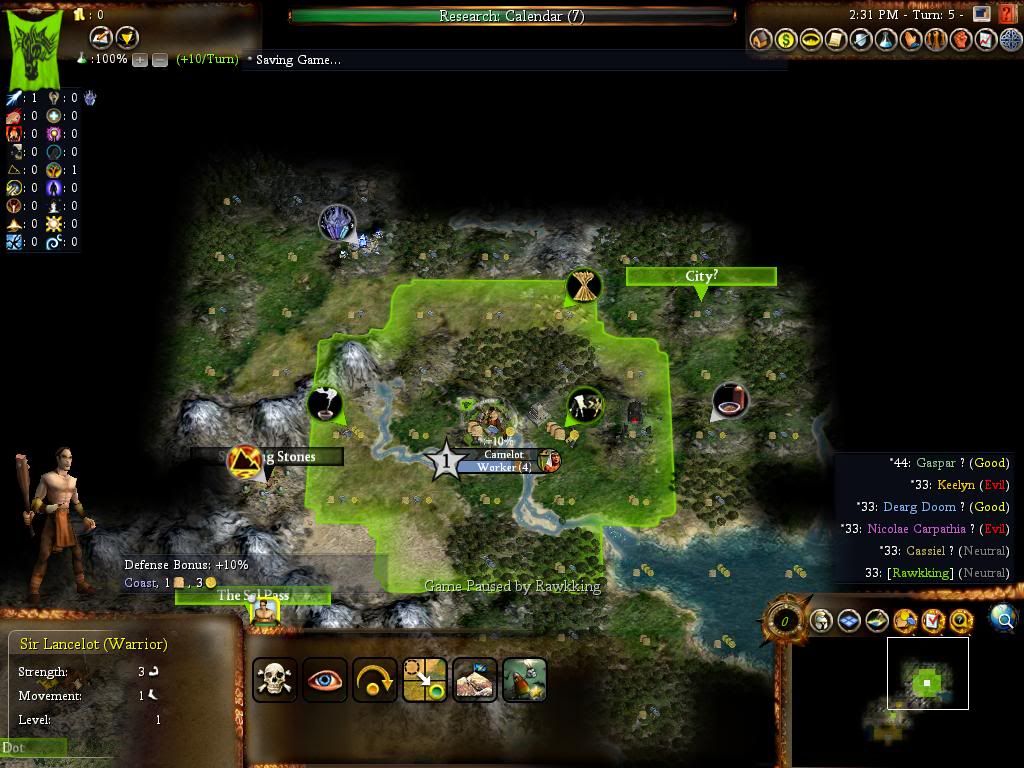Click the Research: Calendar progress bar
The height and width of the screenshot is (768, 1024).
511,16
